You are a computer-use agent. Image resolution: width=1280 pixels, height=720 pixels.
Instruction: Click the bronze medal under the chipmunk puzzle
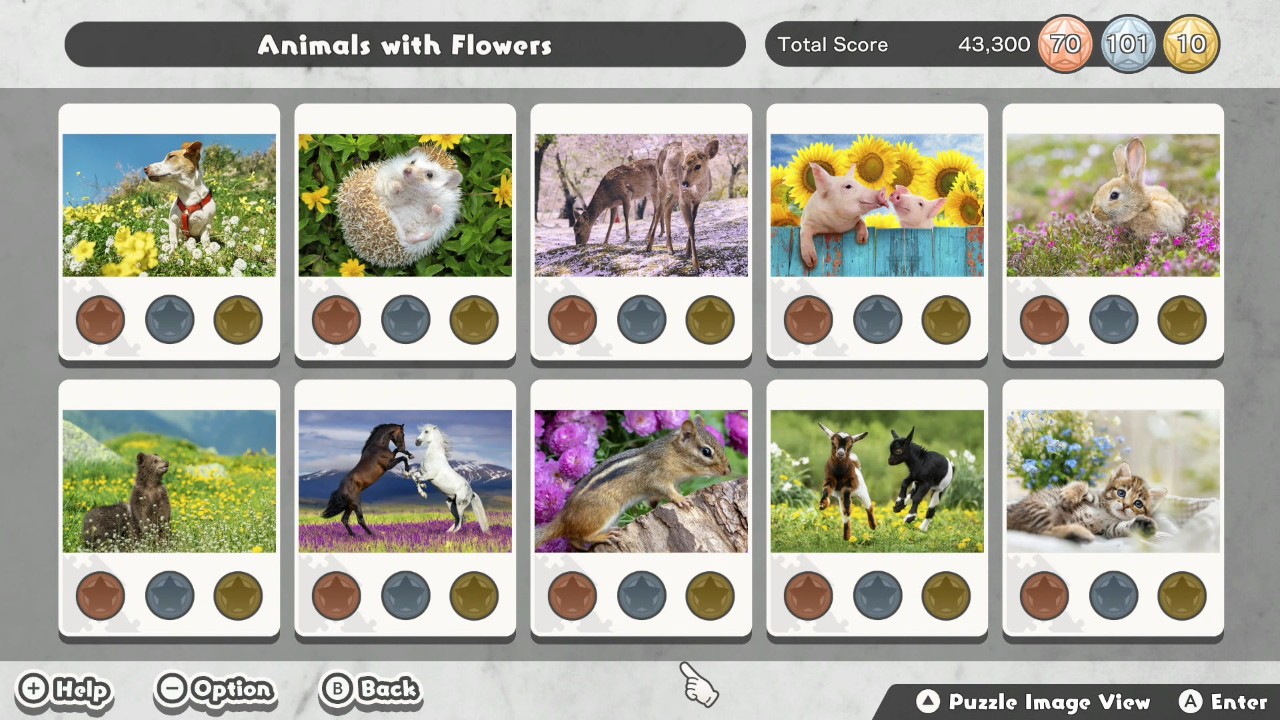pos(572,595)
